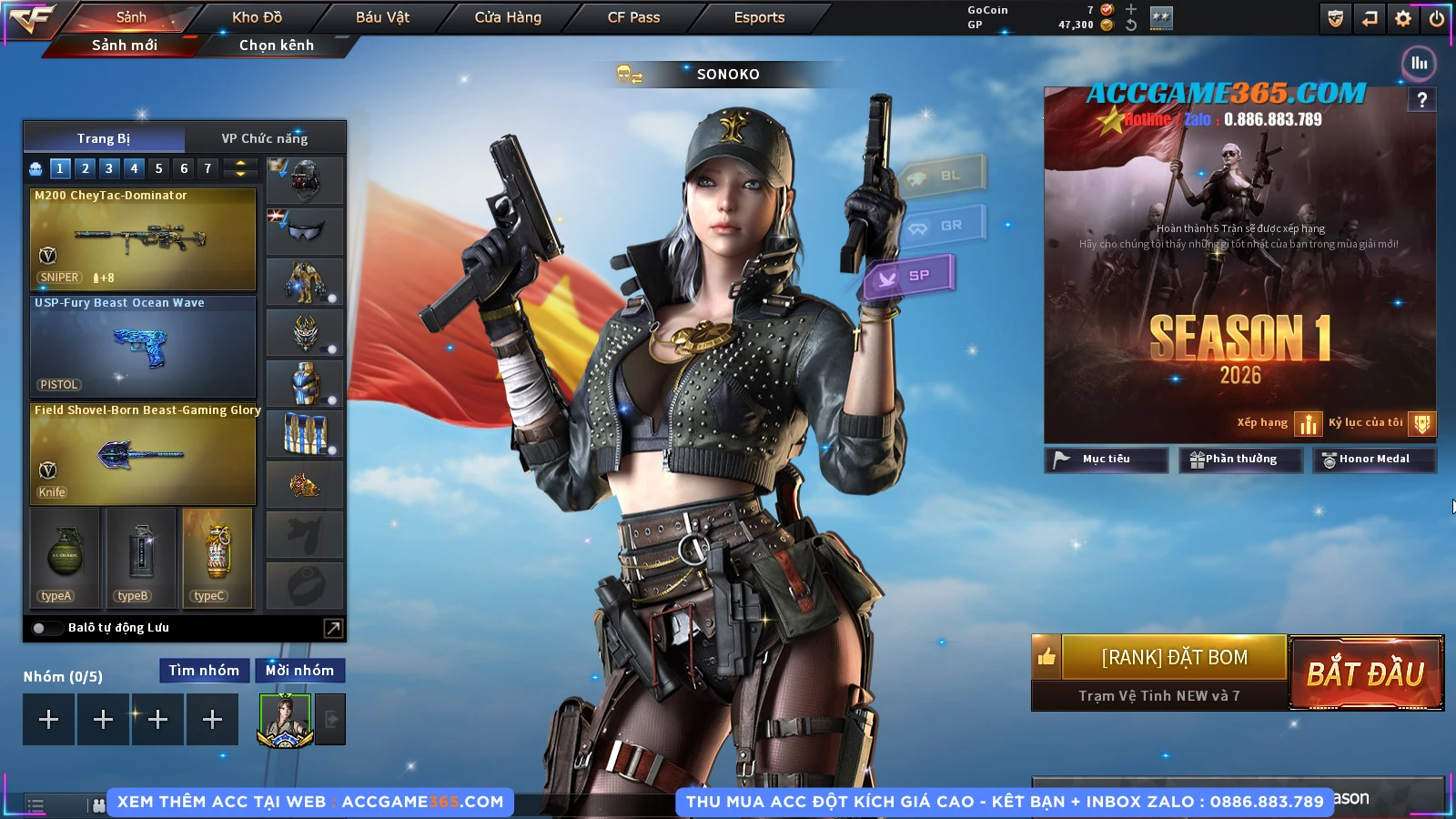Go to the Cửa Hàng shop
The height and width of the screenshot is (819, 1456).
point(508,17)
